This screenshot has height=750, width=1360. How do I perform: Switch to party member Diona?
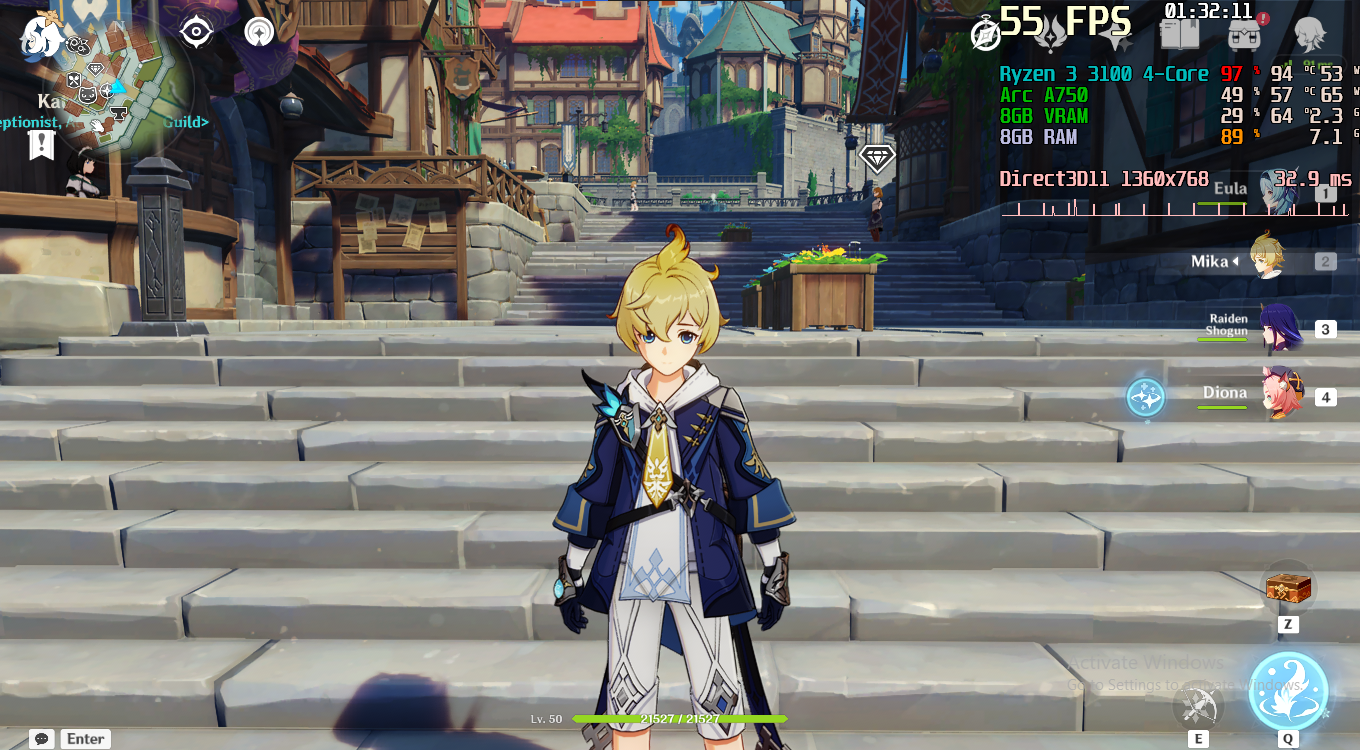1282,394
